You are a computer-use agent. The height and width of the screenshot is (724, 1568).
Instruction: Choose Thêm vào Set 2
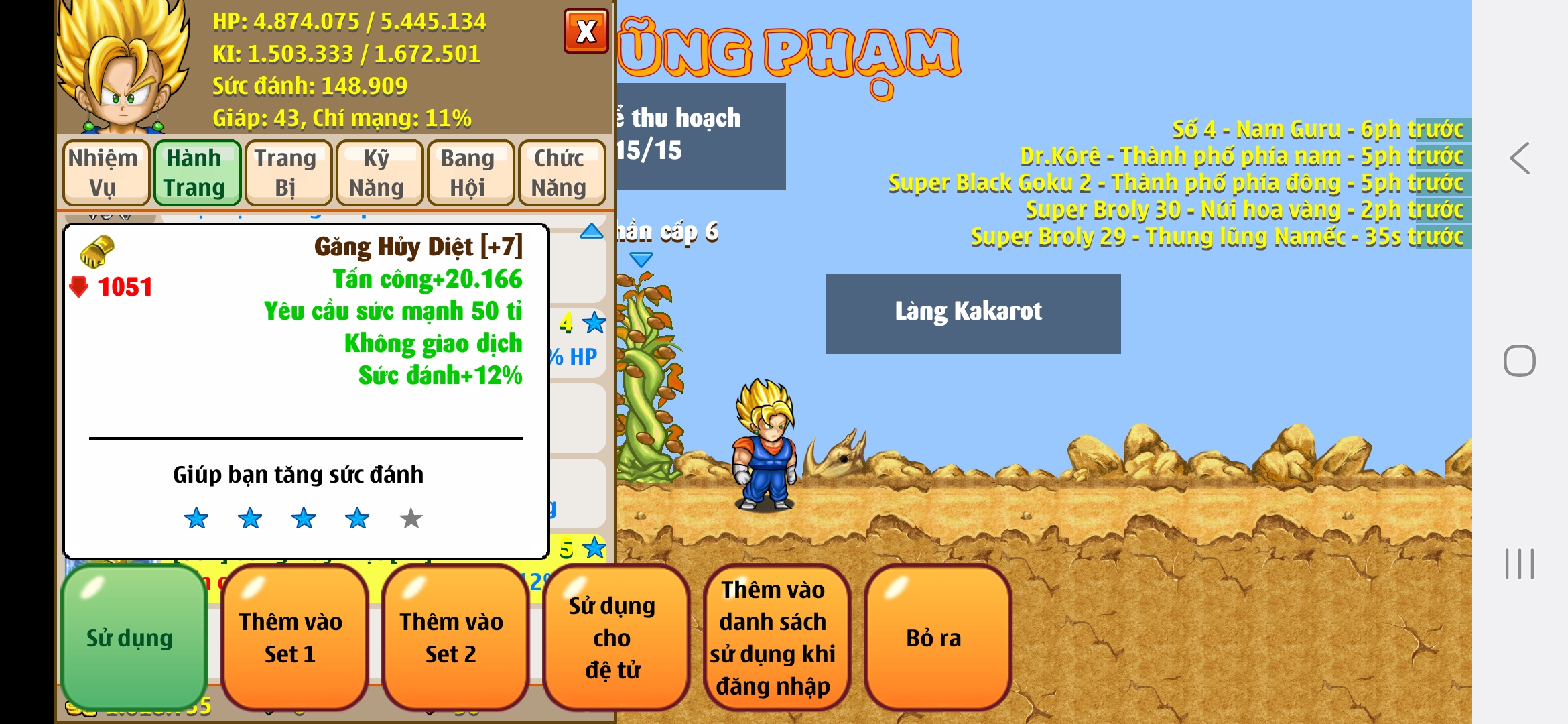[x=452, y=638]
